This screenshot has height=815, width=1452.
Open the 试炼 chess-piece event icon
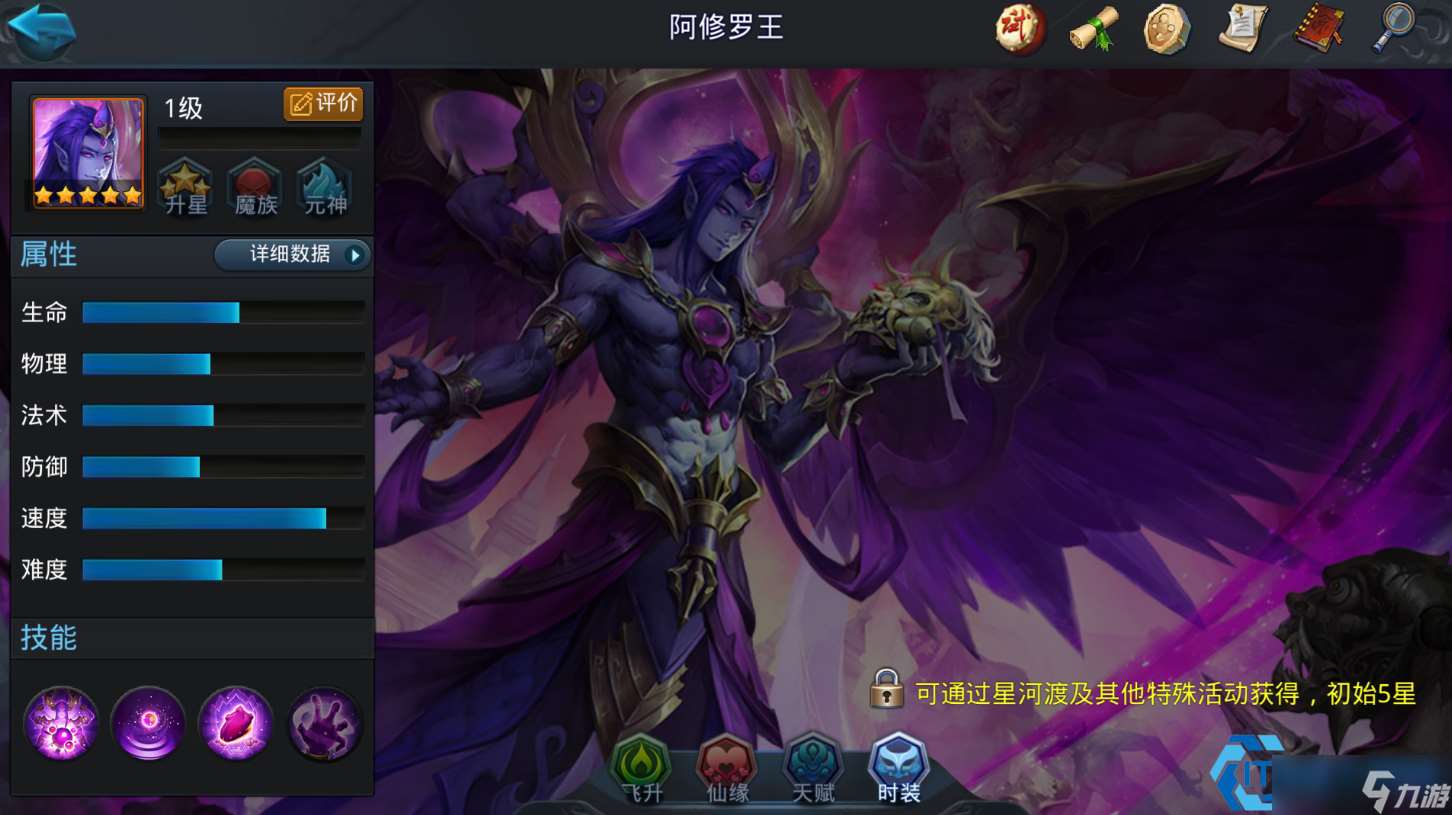tap(1019, 29)
